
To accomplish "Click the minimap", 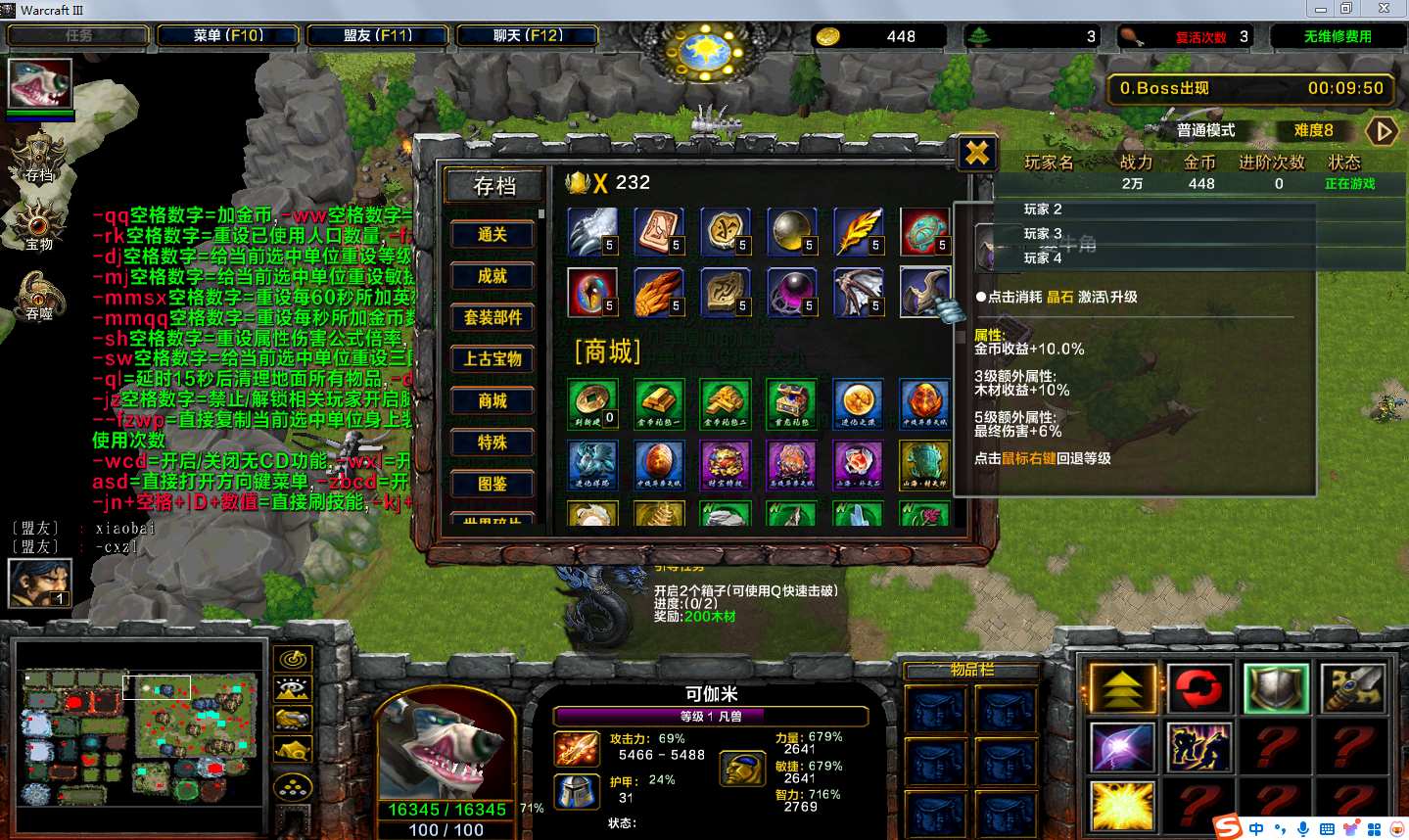I will pos(141,723).
